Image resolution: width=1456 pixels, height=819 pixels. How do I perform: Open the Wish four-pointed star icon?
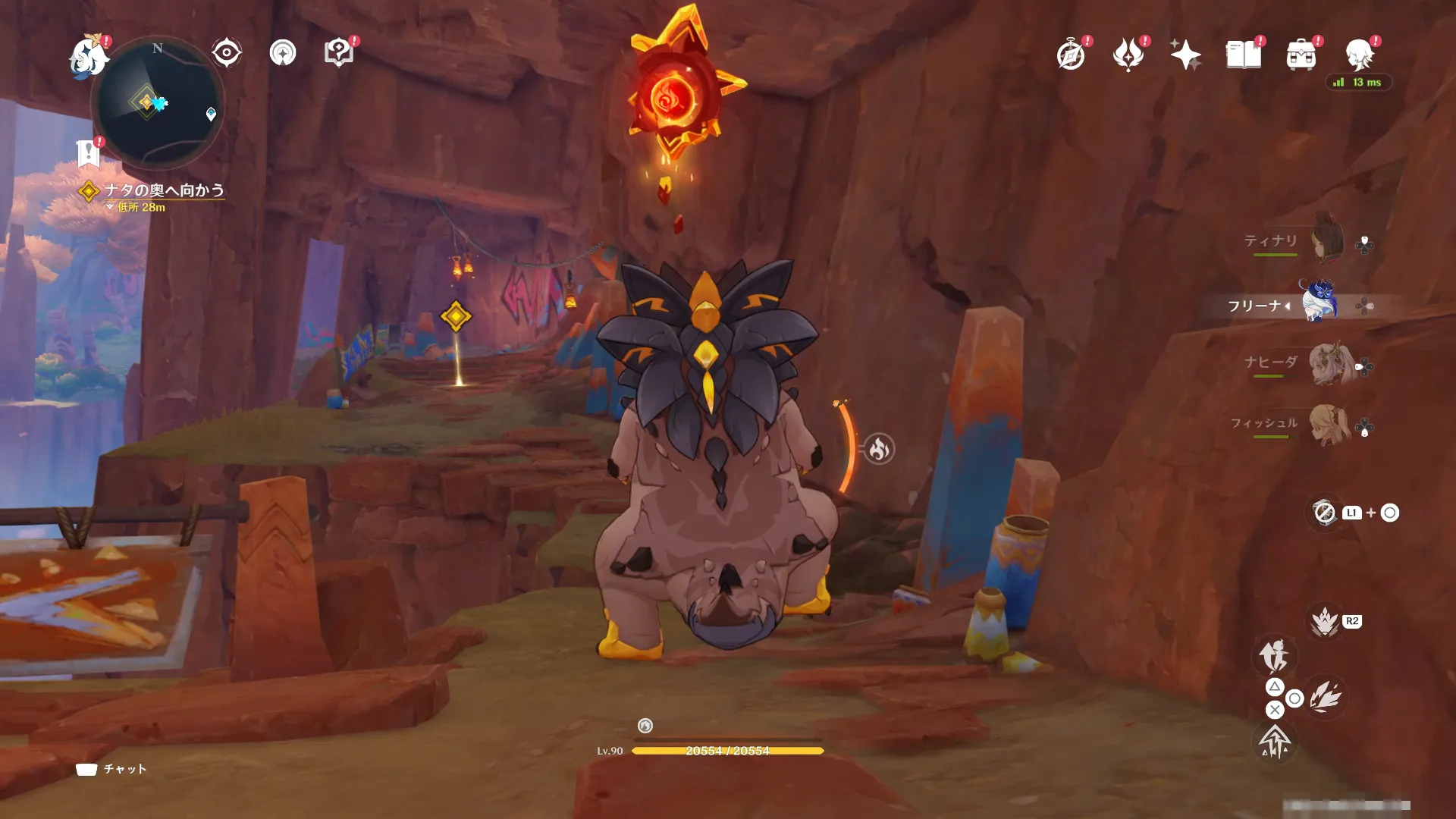coord(1185,55)
